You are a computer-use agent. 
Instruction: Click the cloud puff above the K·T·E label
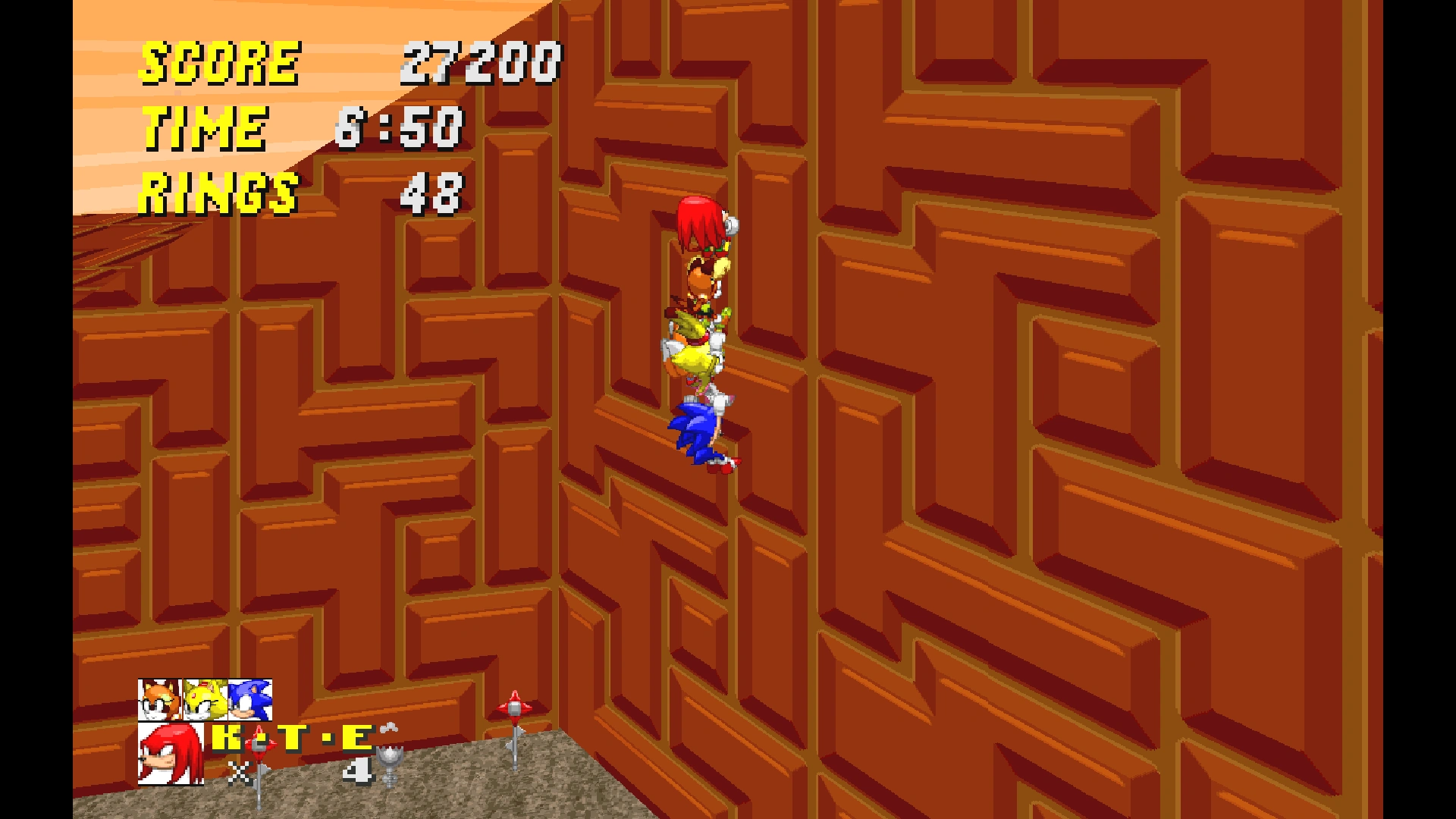(388, 728)
